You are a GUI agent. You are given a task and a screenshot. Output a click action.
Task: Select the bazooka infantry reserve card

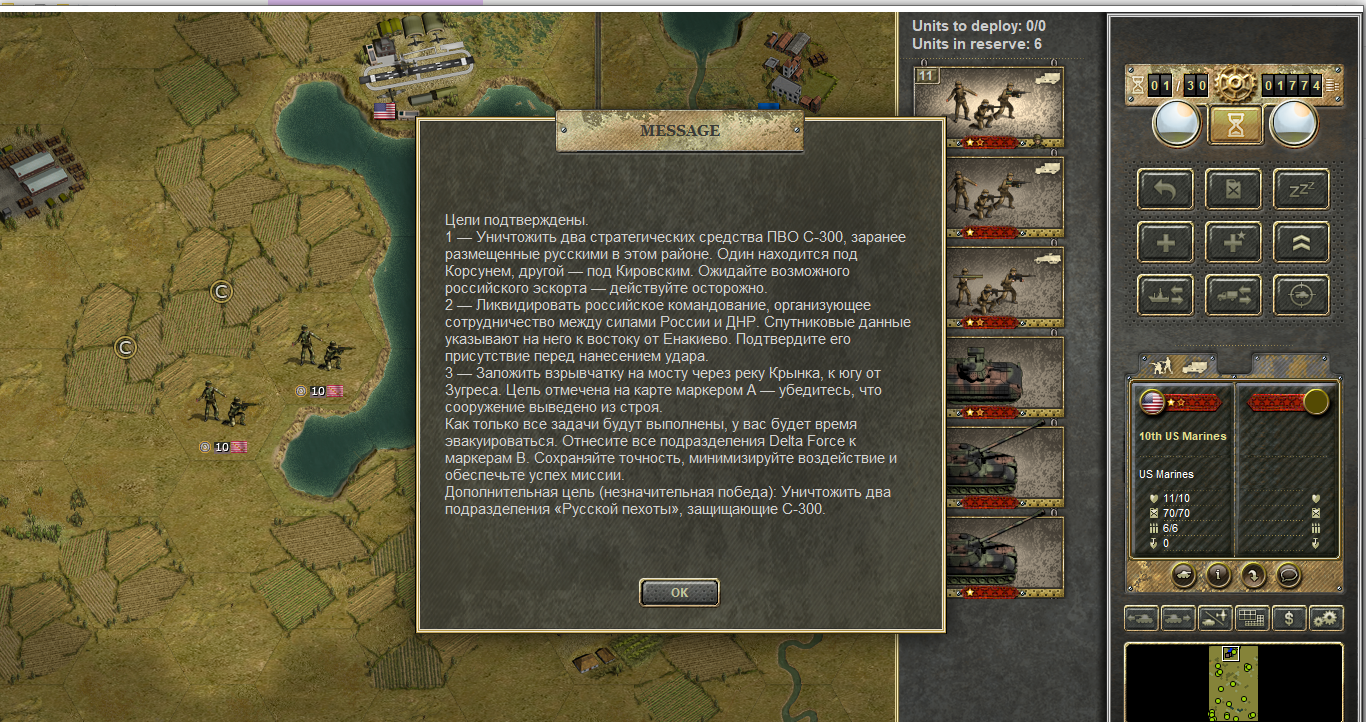tap(988, 287)
